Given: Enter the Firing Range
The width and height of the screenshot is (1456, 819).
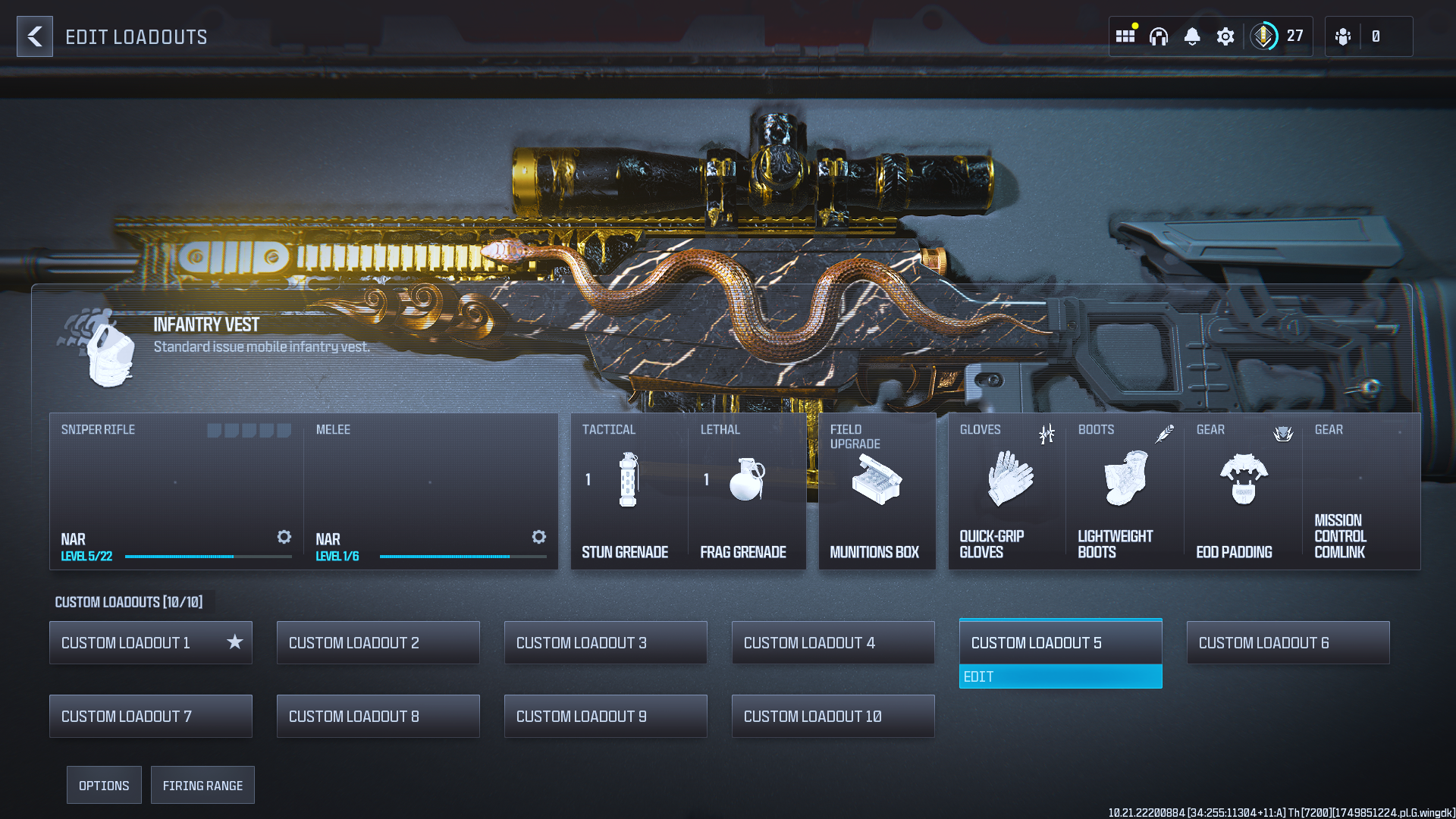Looking at the screenshot, I should coord(202,786).
